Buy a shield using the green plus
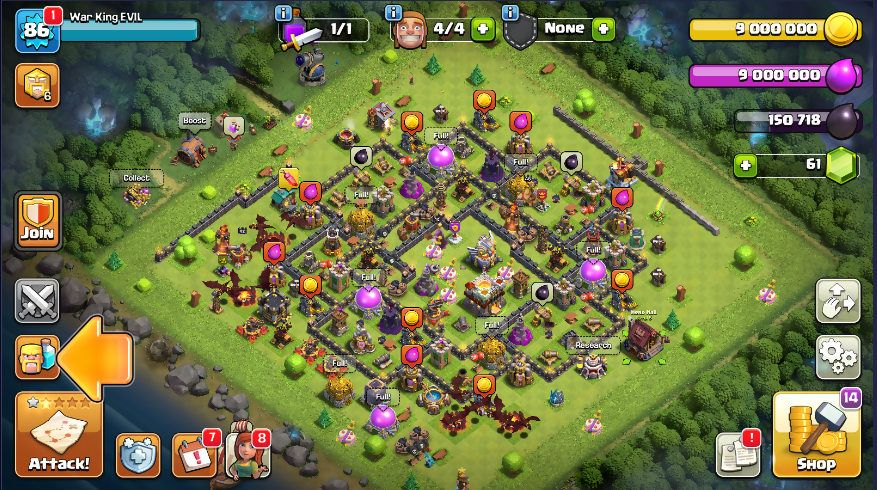 tap(603, 29)
